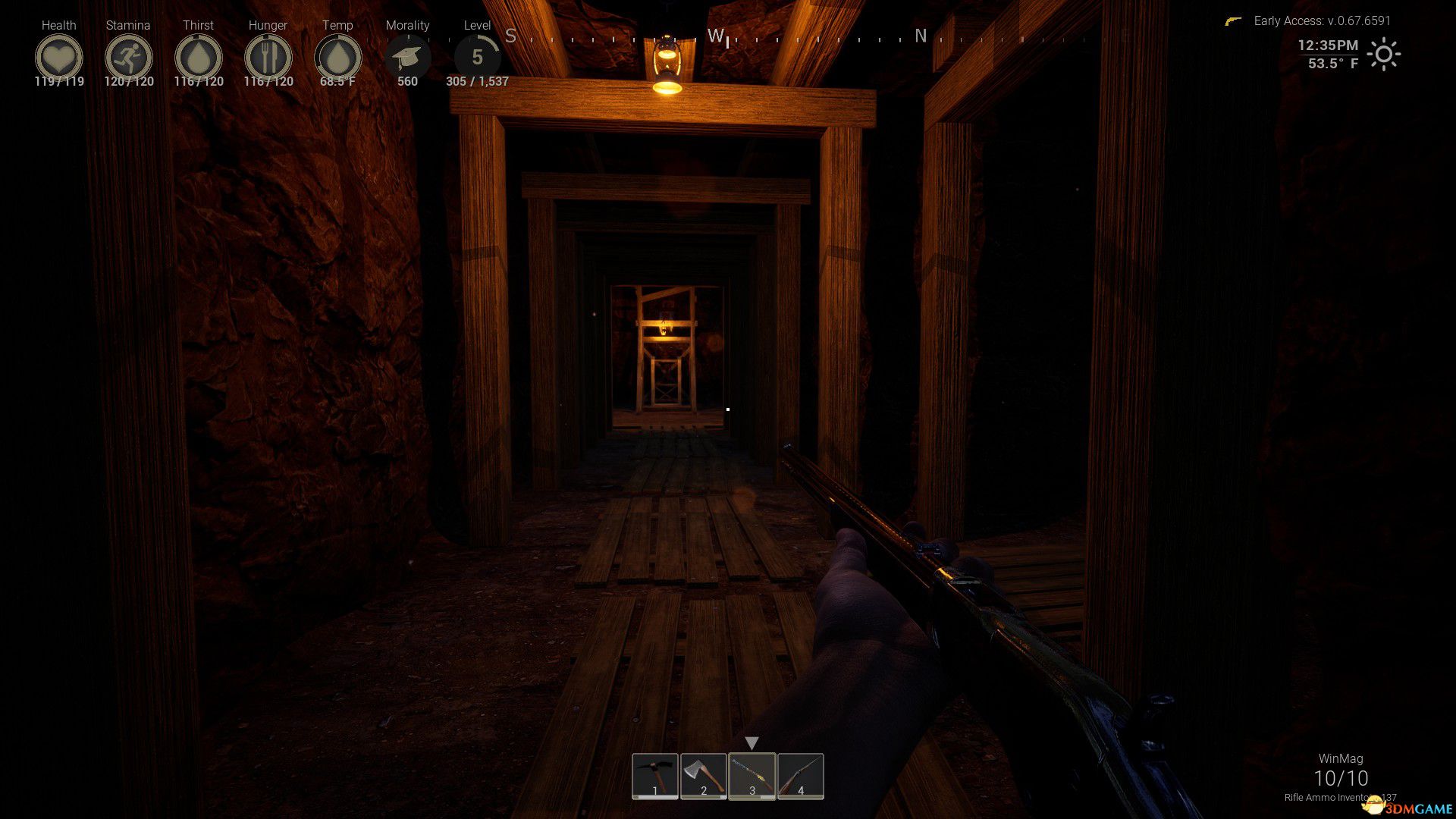Click the WinMag 10/10 ammo counter
The height and width of the screenshot is (819, 1456).
[1341, 777]
